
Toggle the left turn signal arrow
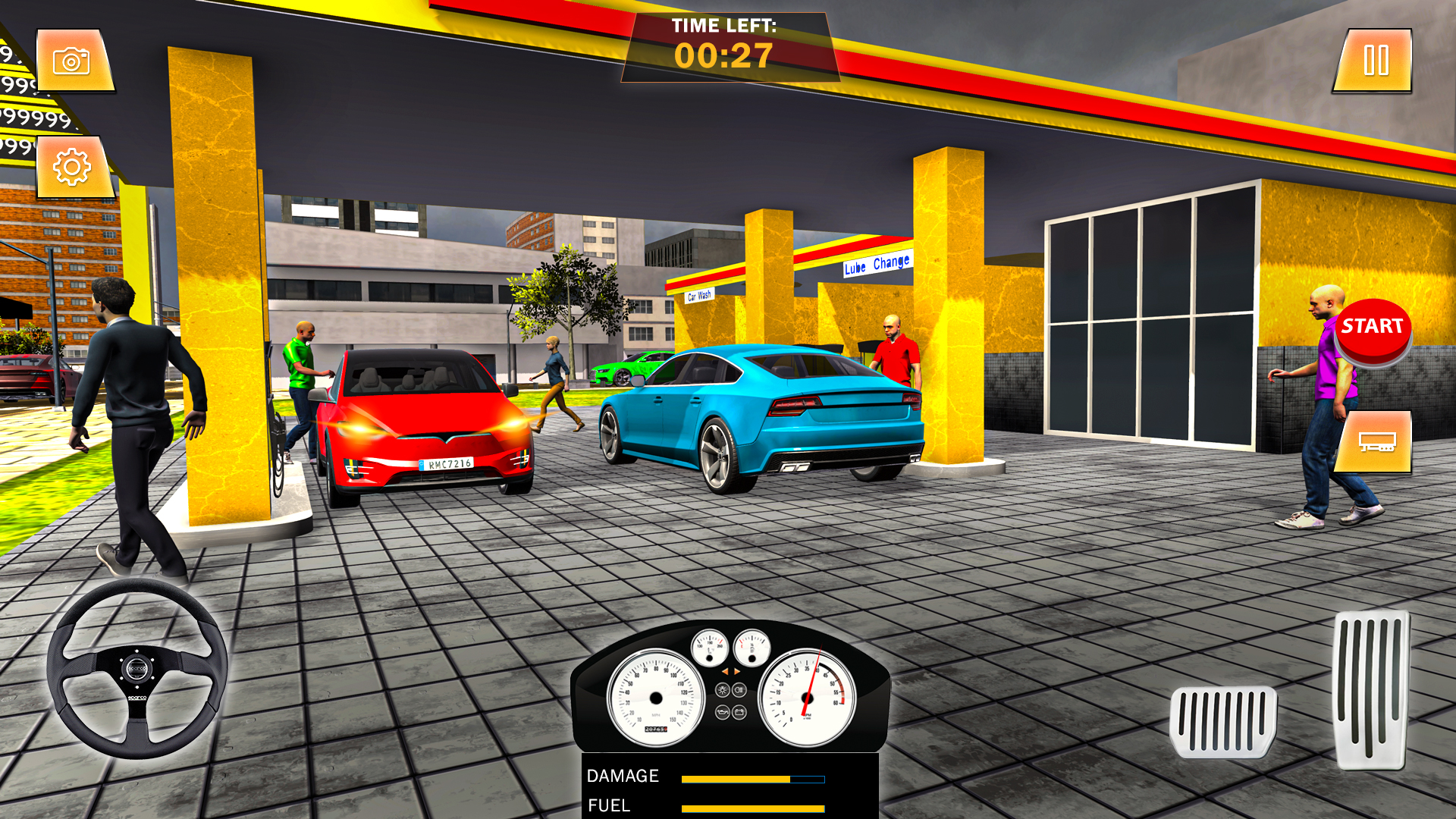(725, 671)
